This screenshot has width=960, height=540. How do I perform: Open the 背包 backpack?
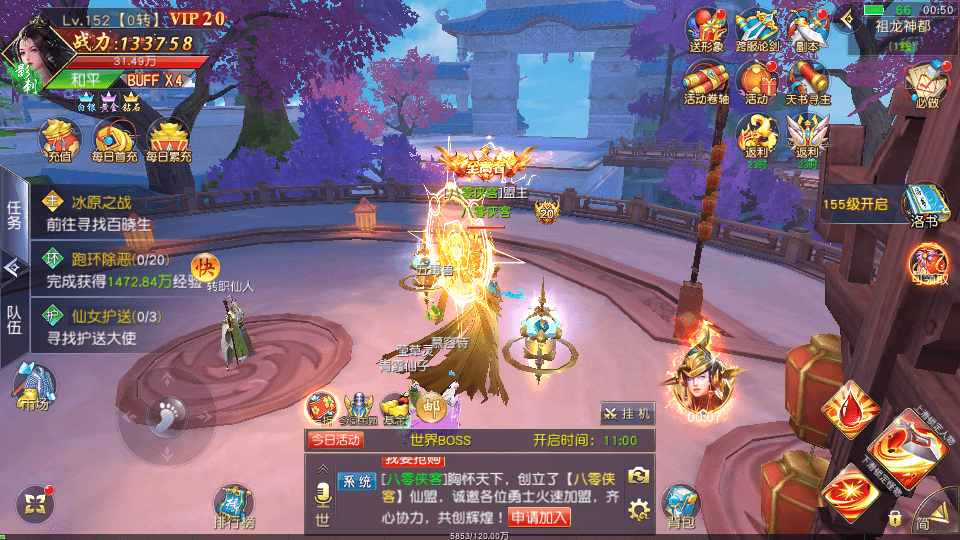coord(681,505)
